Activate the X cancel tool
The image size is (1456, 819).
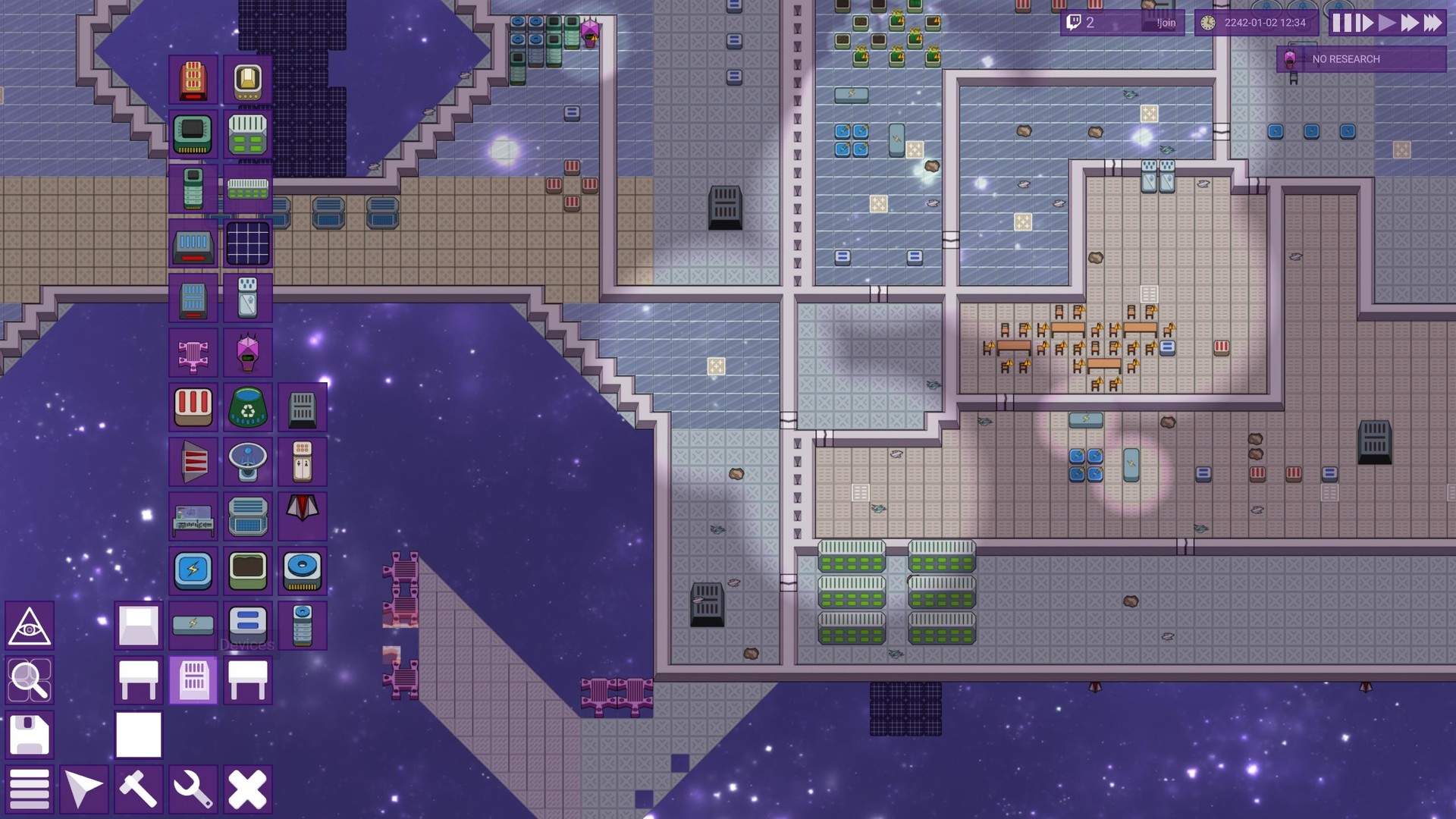point(248,789)
